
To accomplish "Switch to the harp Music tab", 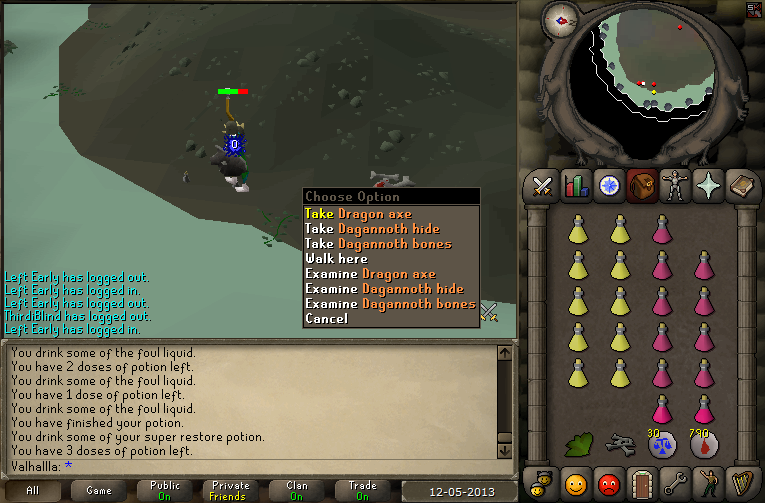I will [x=739, y=482].
